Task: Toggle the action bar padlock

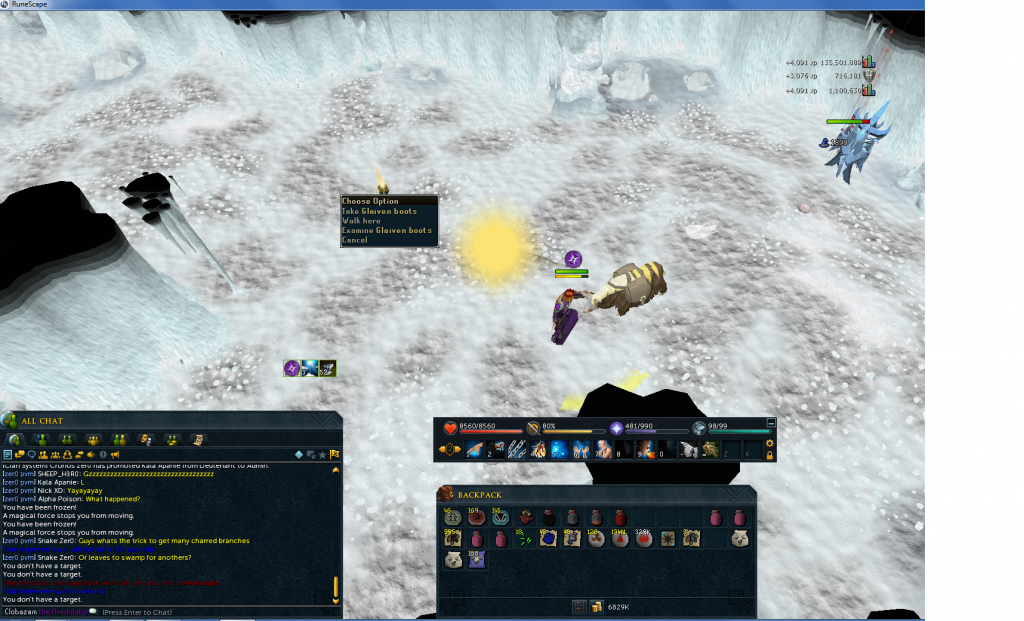Action: [x=769, y=455]
